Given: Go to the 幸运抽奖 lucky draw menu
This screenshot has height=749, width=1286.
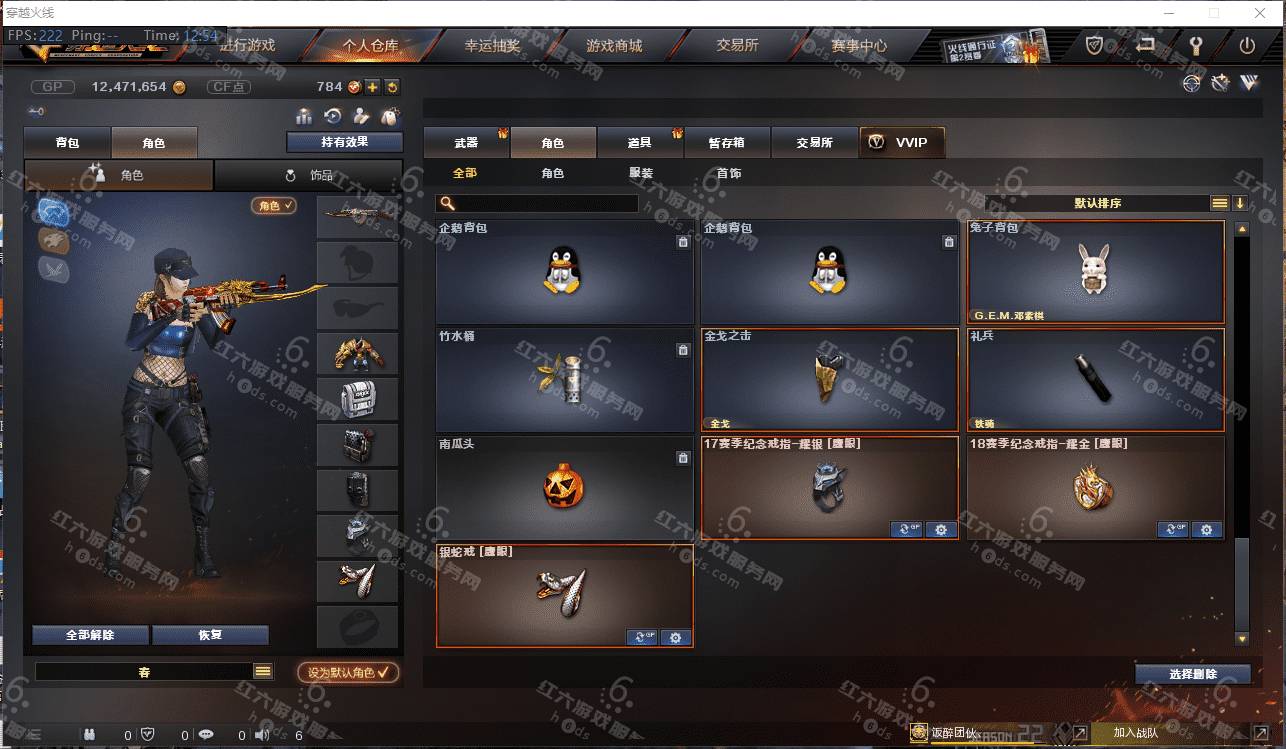Looking at the screenshot, I should pos(492,46).
